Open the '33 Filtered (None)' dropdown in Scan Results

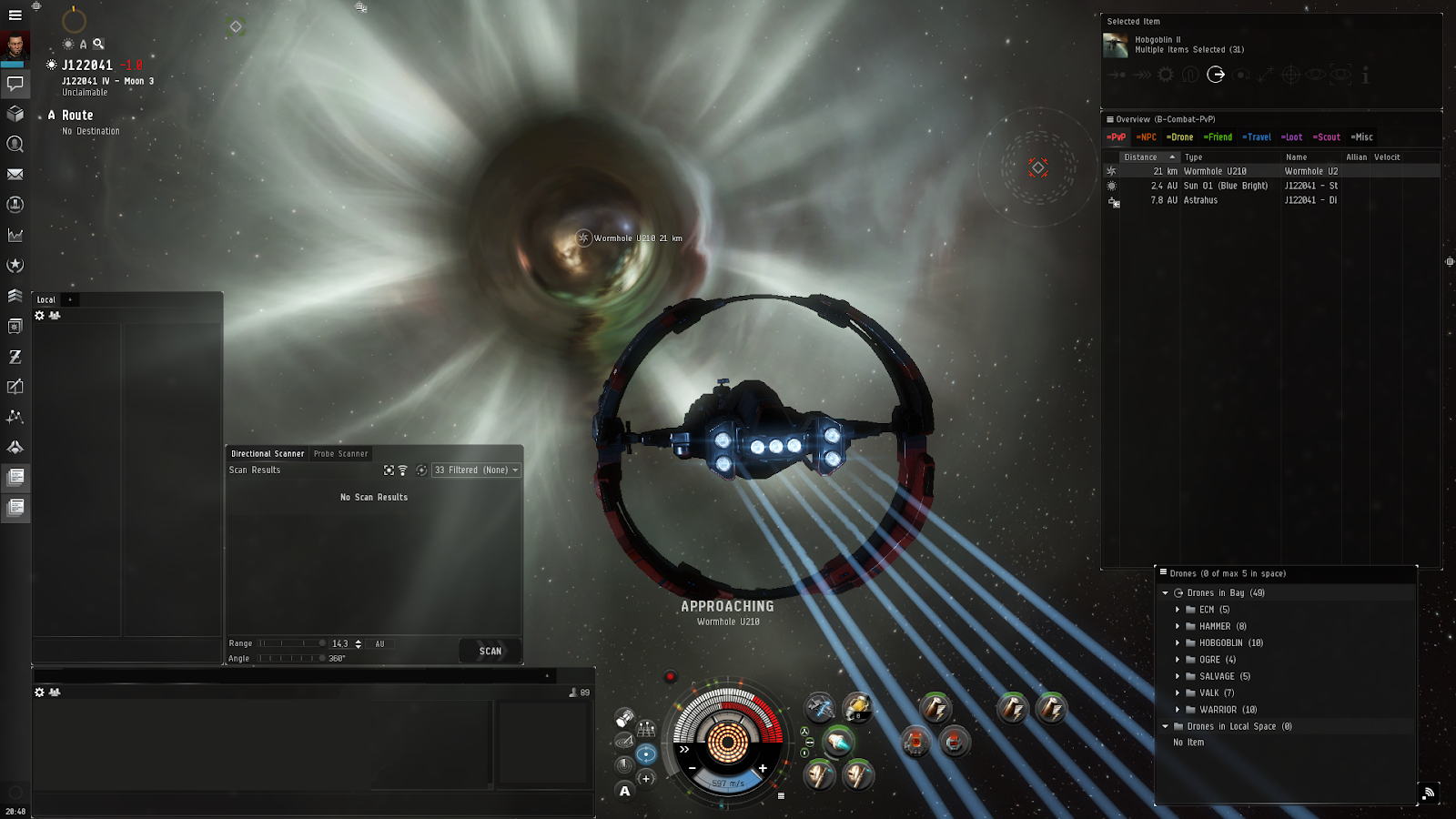coord(476,470)
